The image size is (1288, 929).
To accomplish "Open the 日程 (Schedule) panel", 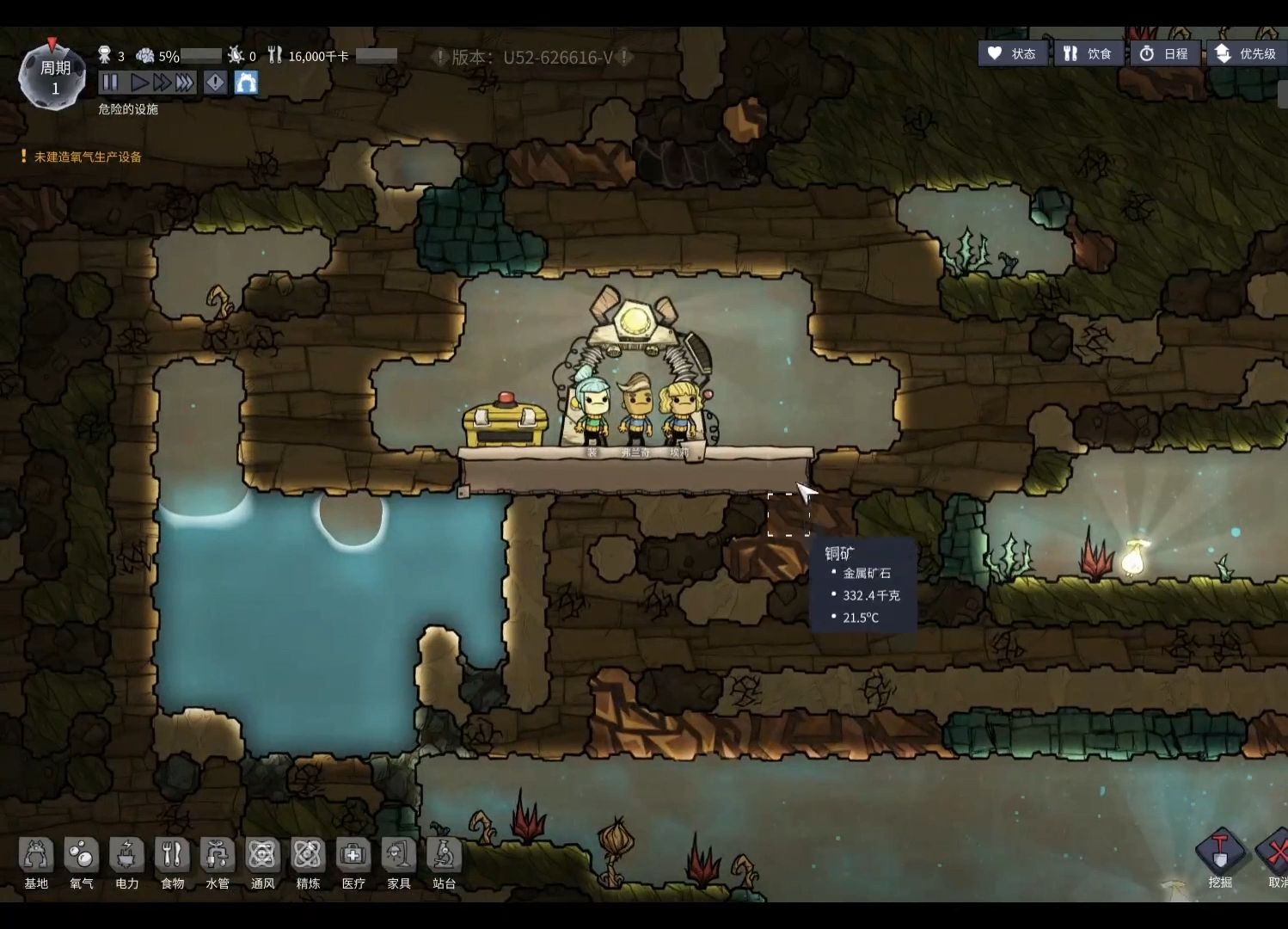I will coord(1163,53).
